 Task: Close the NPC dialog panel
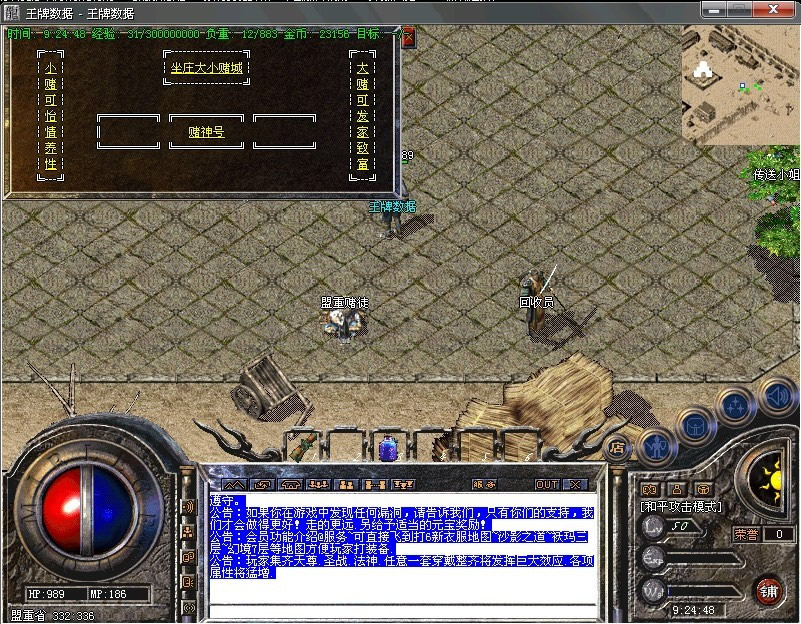(408, 37)
